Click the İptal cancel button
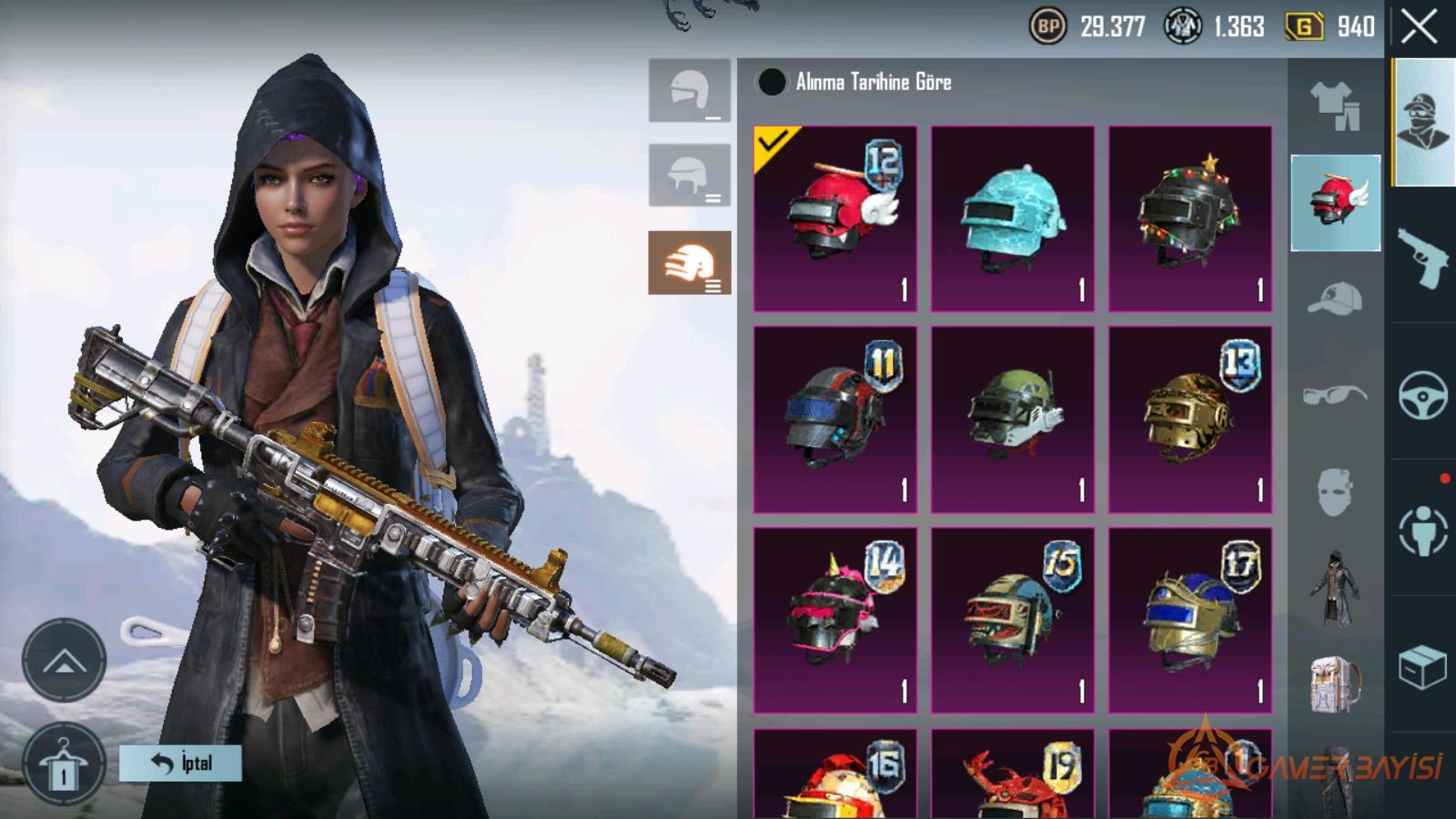 180,763
